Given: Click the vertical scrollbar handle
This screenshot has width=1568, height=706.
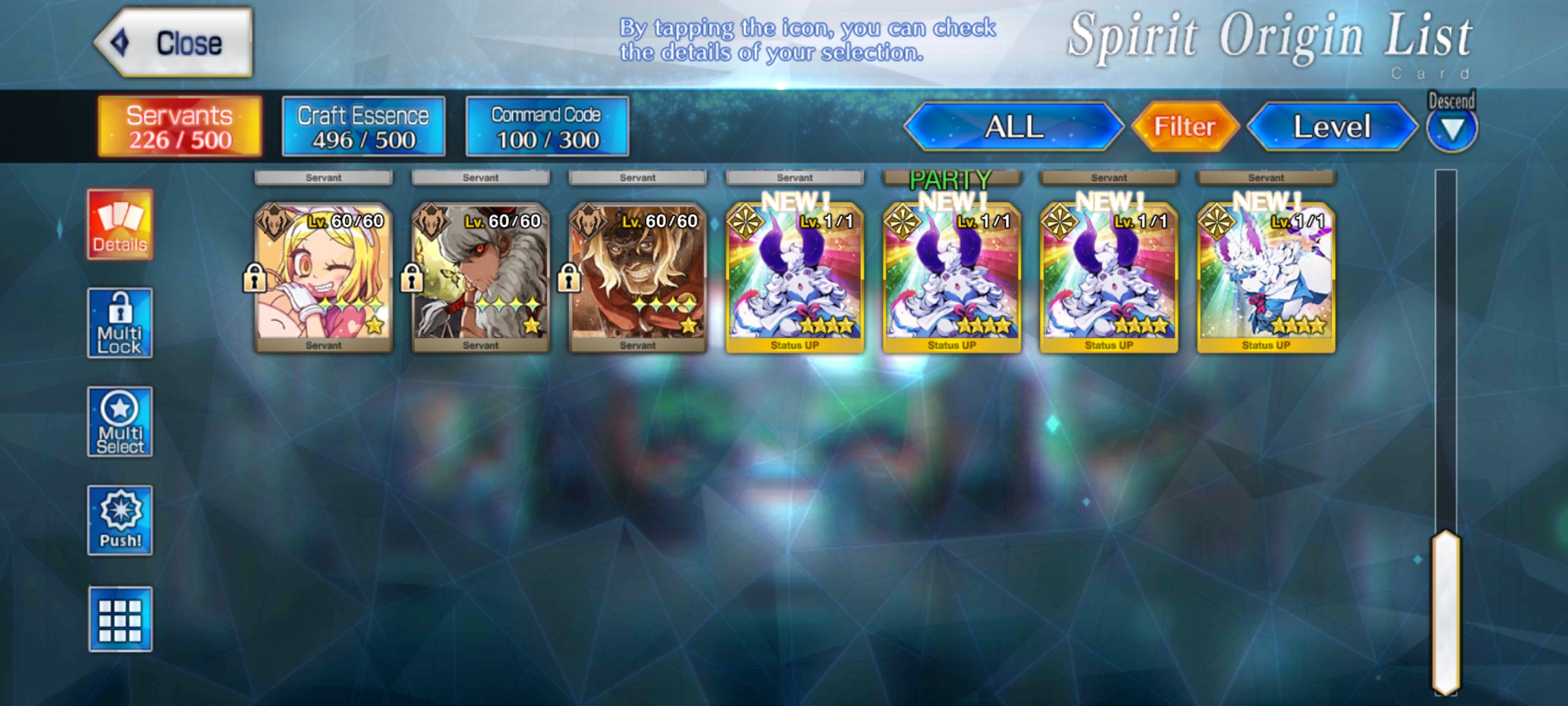Looking at the screenshot, I should click(x=1446, y=612).
